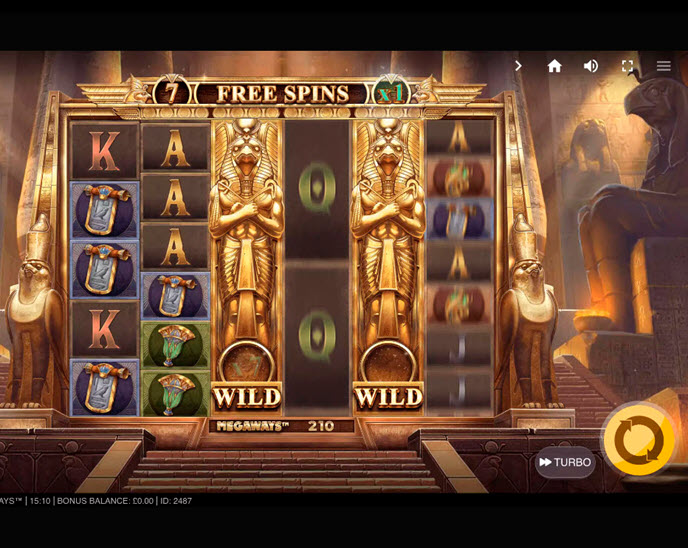Toggle Turbo mode

pyautogui.click(x=565, y=462)
